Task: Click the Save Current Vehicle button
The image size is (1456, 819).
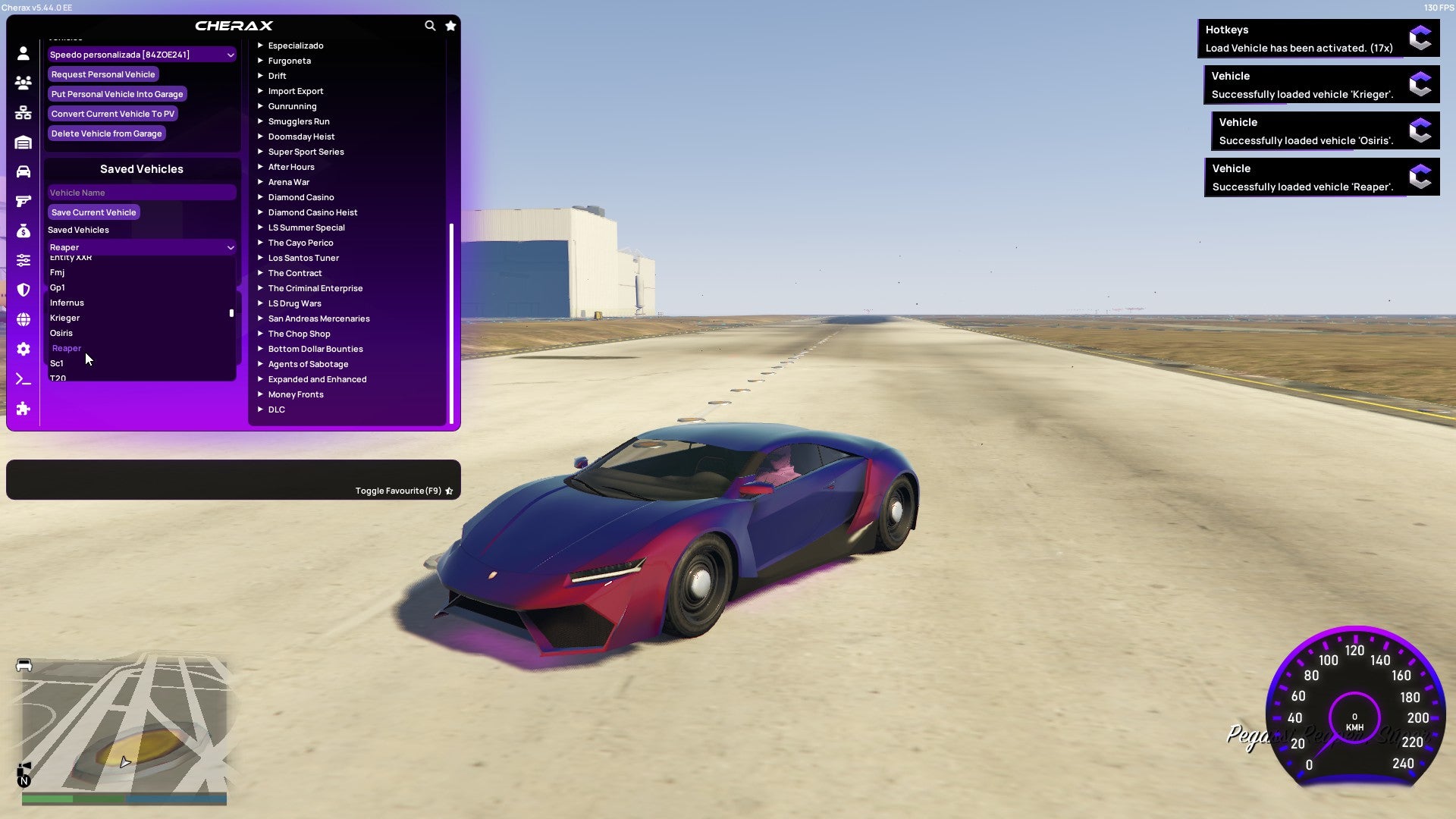Action: click(x=93, y=212)
